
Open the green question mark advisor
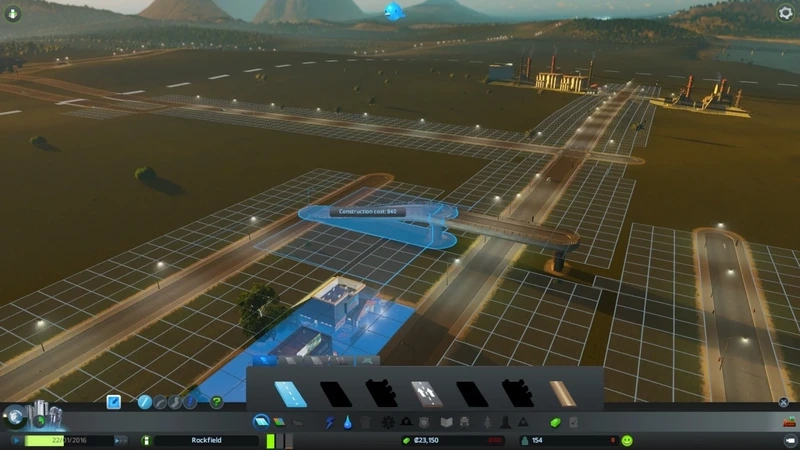216,402
